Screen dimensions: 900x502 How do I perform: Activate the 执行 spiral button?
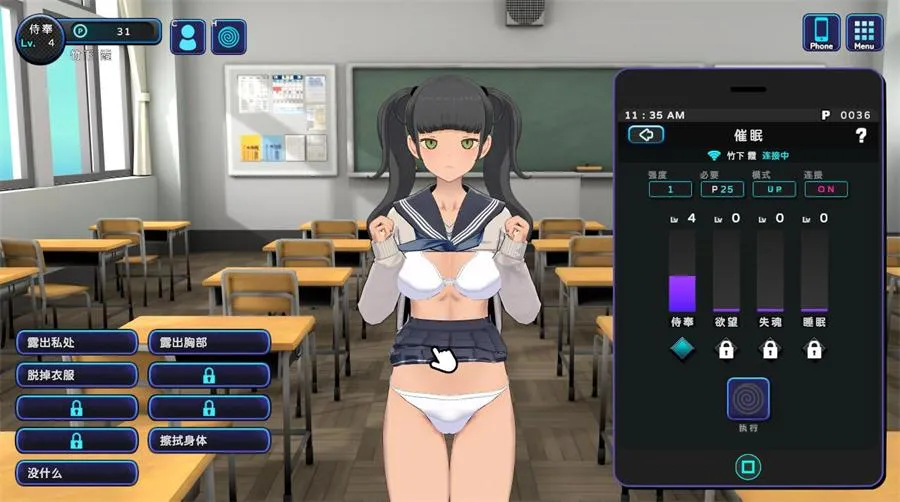tap(748, 398)
